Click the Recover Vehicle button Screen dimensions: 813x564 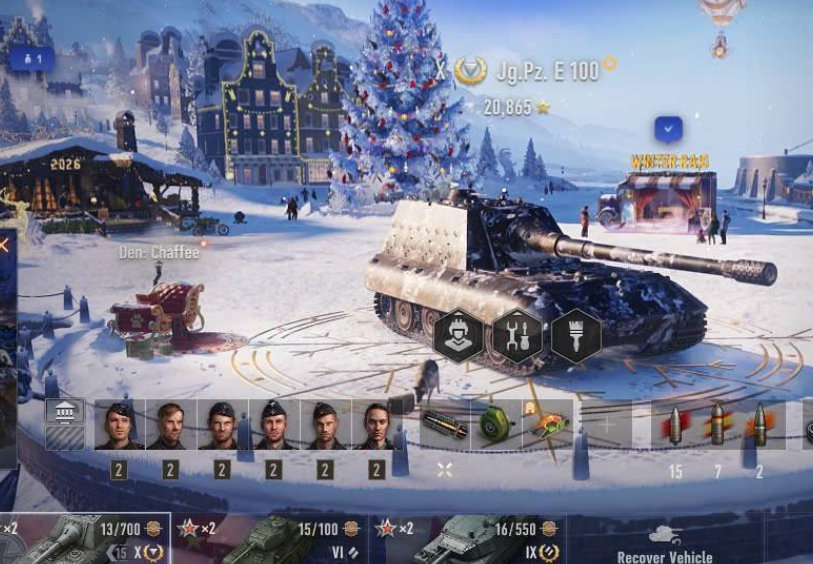(664, 545)
